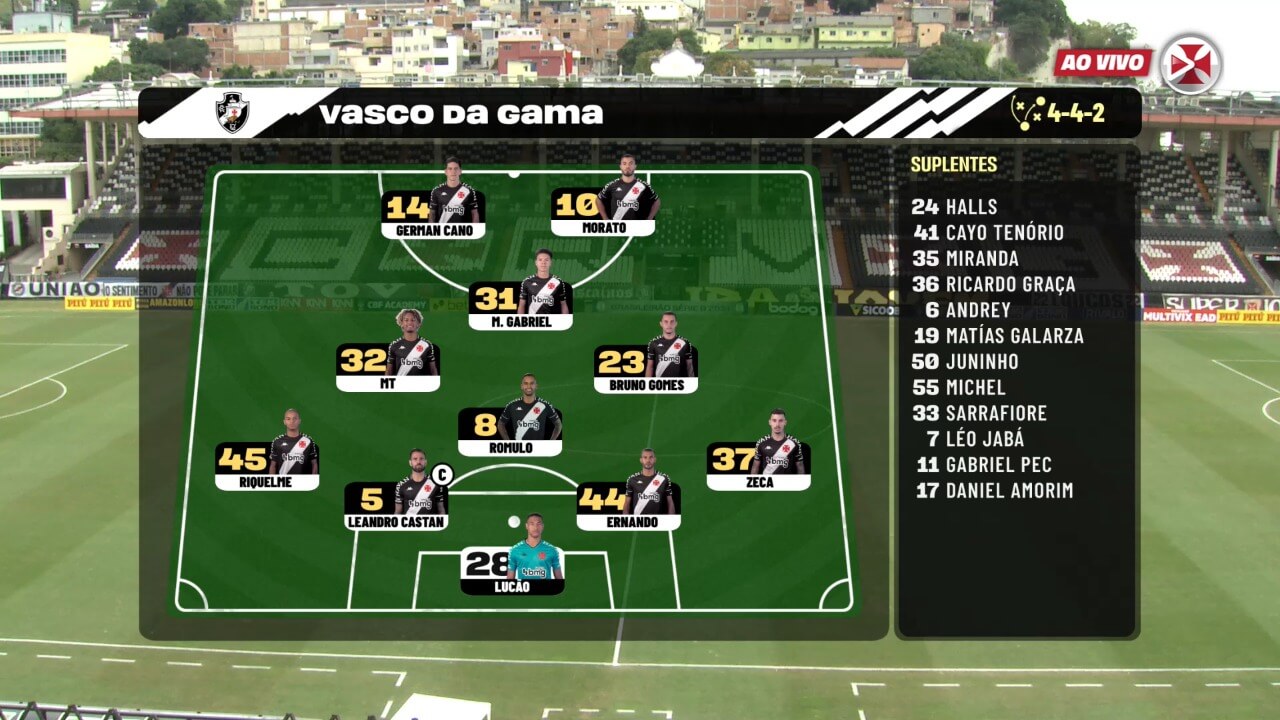
Task: Choose Romulo's number 8 card
Action: [510, 428]
